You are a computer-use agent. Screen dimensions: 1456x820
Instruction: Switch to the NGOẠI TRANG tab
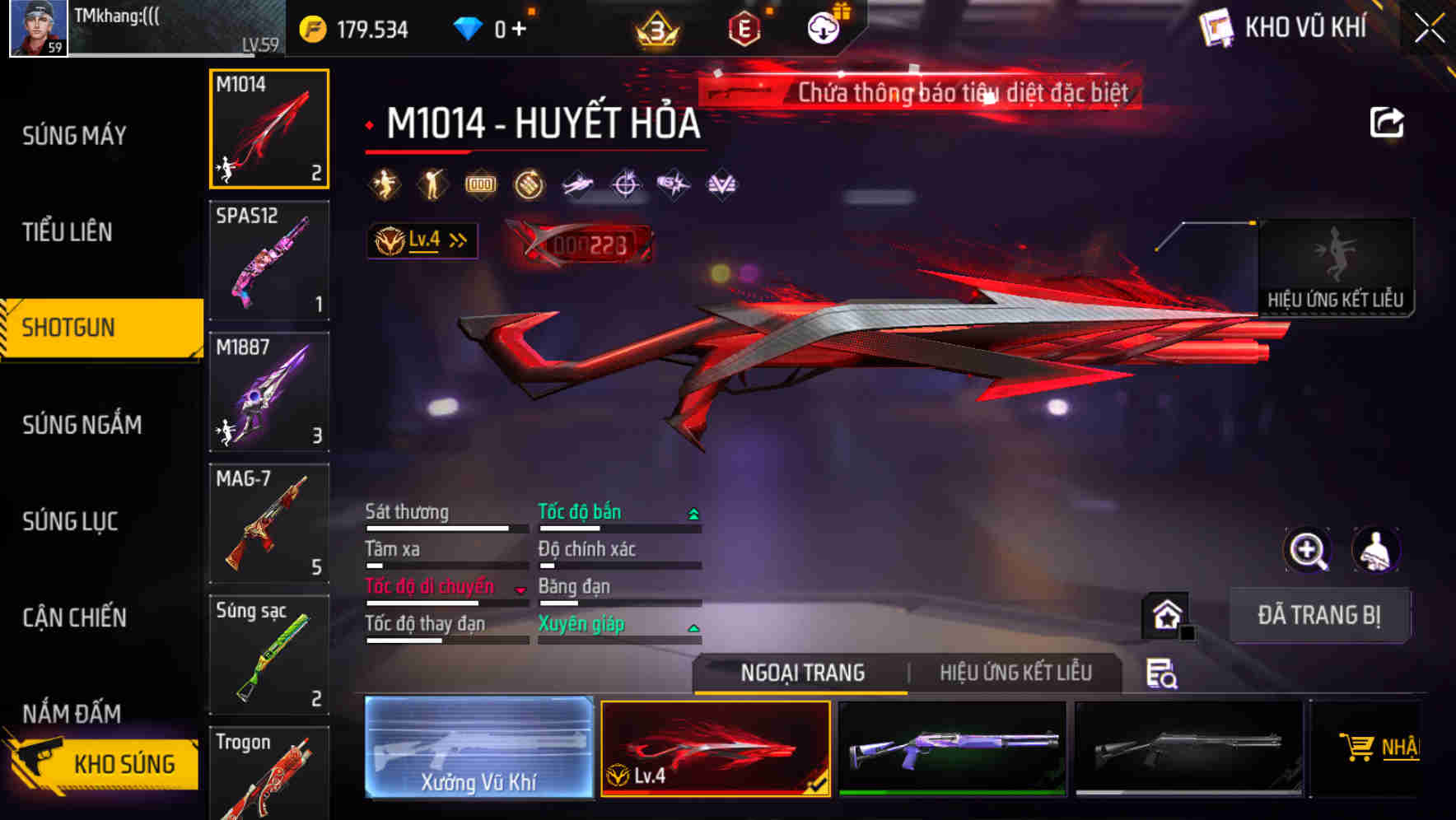(x=801, y=673)
